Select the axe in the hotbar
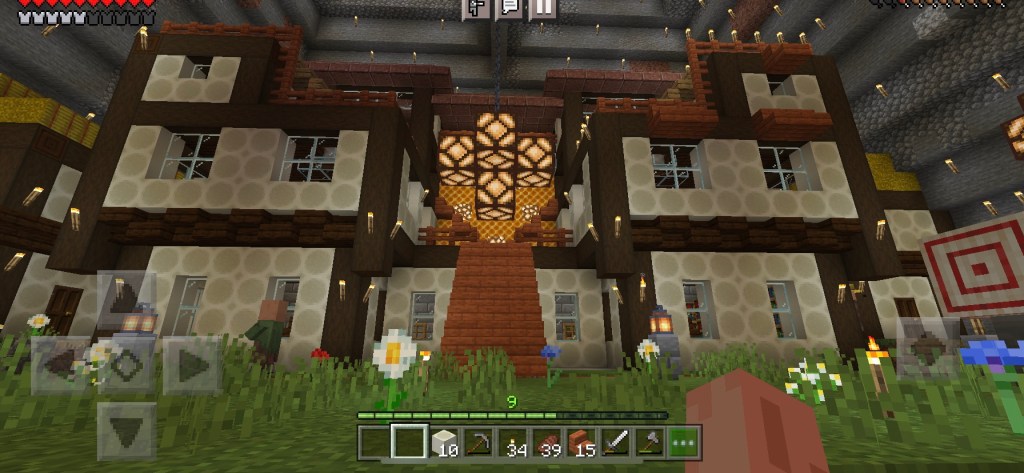This screenshot has width=1024, height=473. pyautogui.click(x=650, y=439)
